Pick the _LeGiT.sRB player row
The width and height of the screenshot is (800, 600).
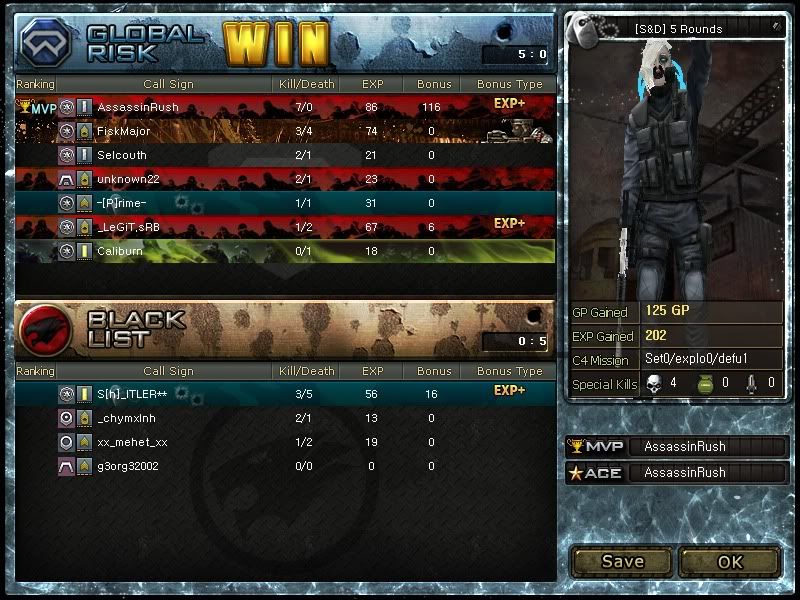tap(285, 227)
